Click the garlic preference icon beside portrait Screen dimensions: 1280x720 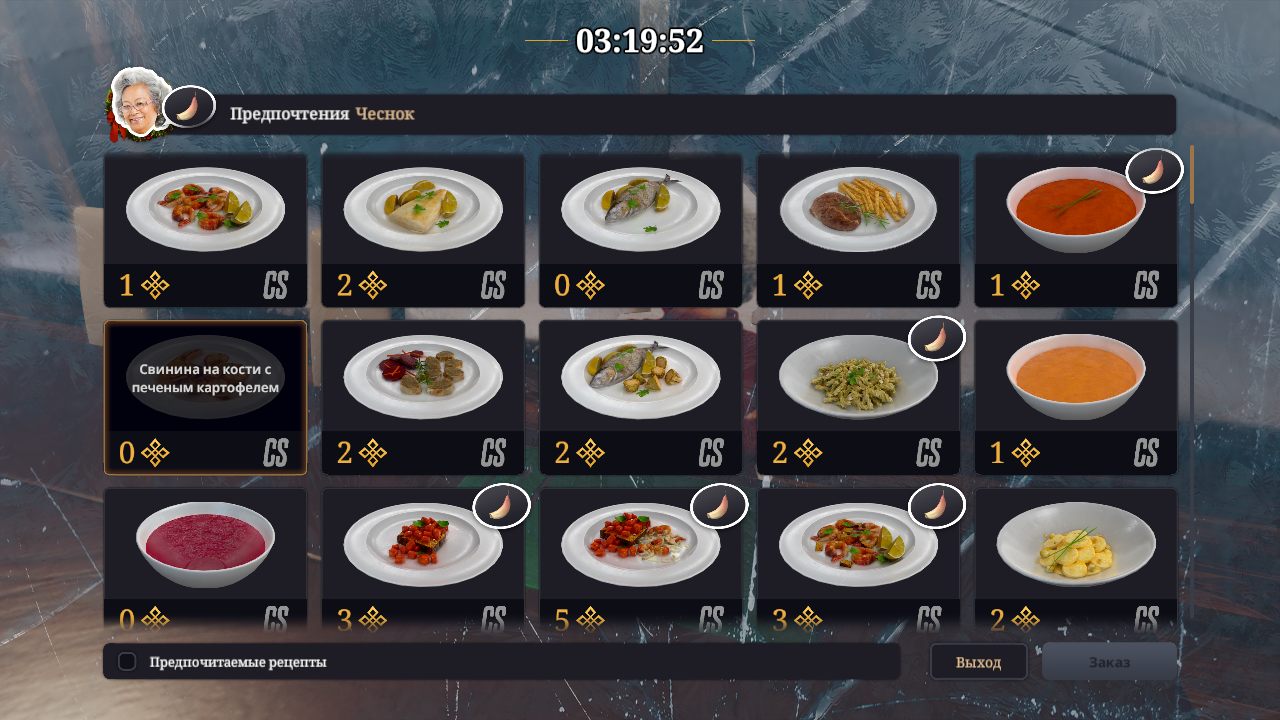[188, 108]
